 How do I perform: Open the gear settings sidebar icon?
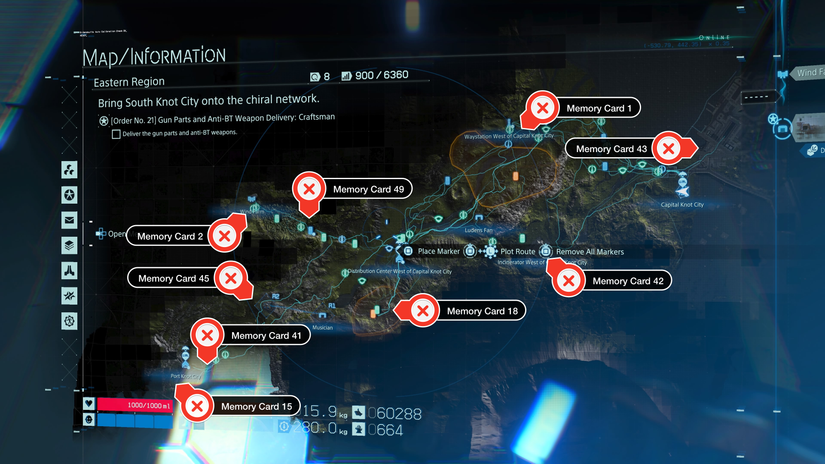tap(70, 321)
